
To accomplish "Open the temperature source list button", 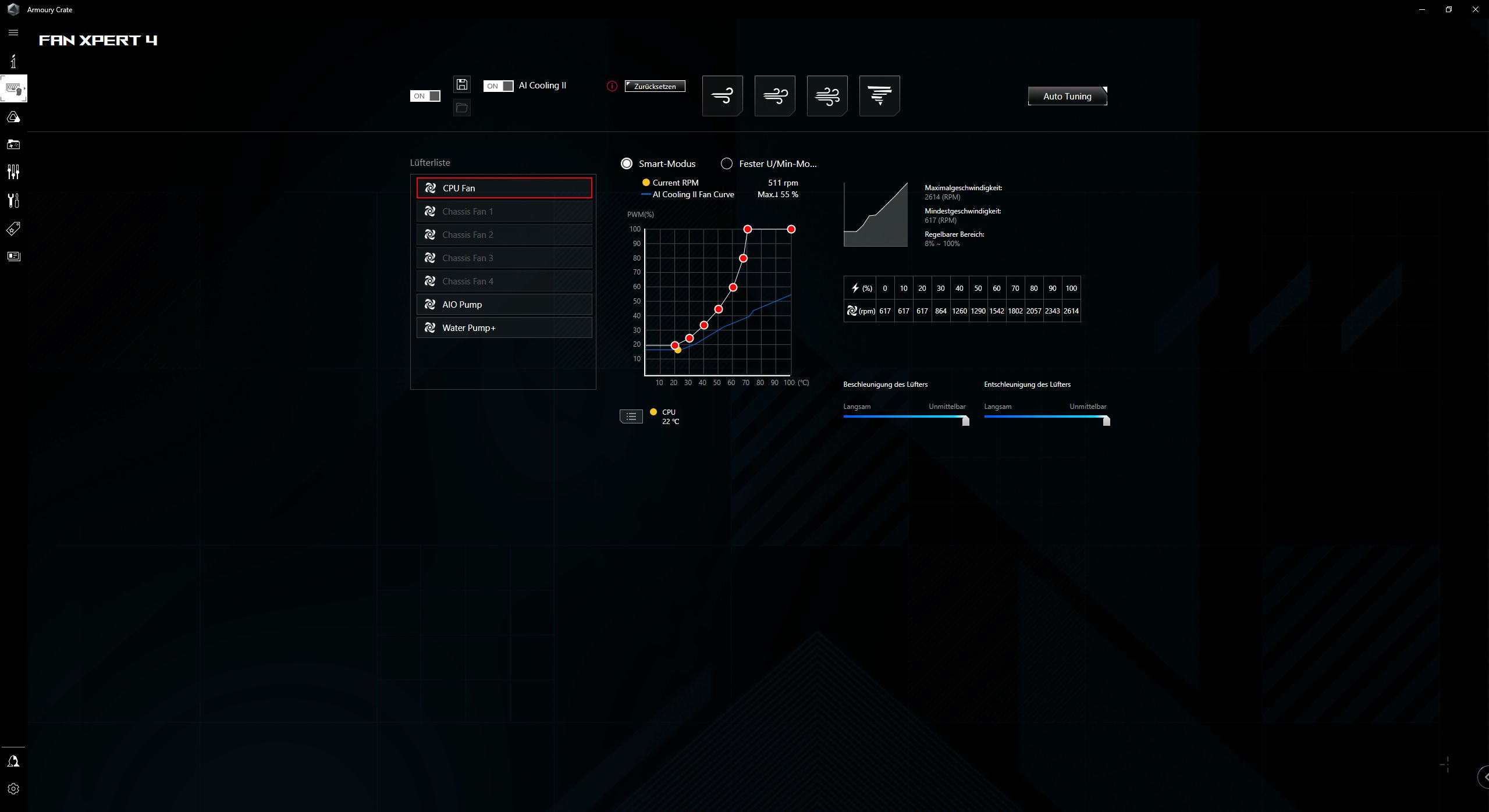I will pyautogui.click(x=631, y=416).
